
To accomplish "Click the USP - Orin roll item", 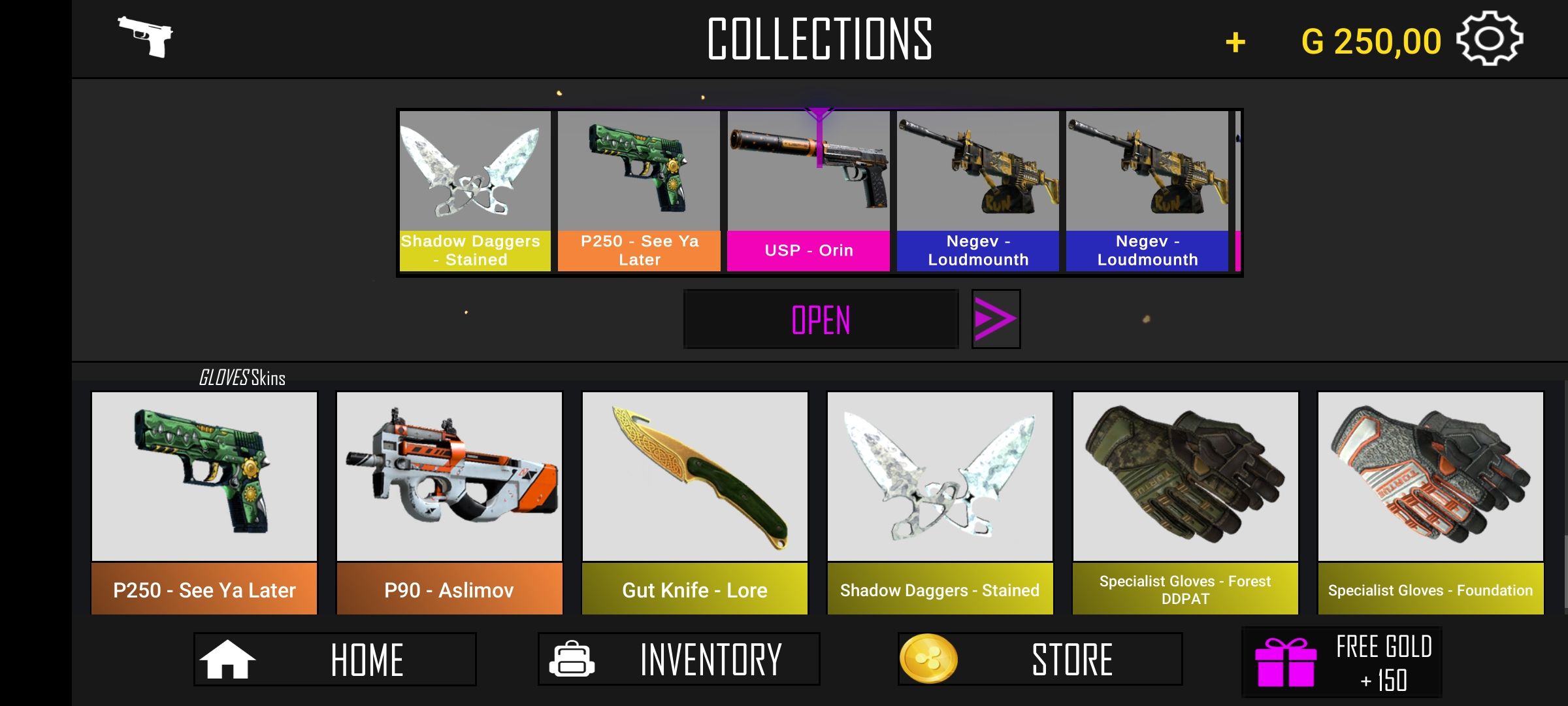I will tap(808, 191).
